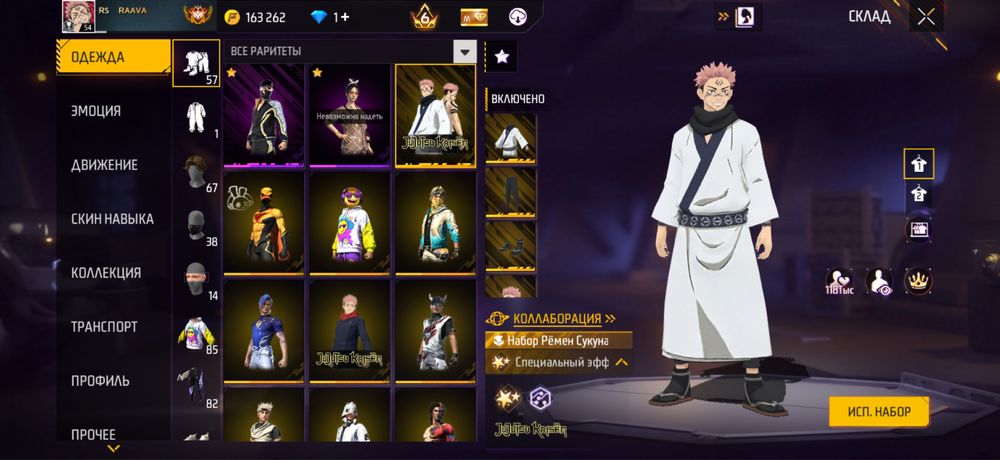
Task: Click the gold coins balance icon
Action: click(231, 17)
